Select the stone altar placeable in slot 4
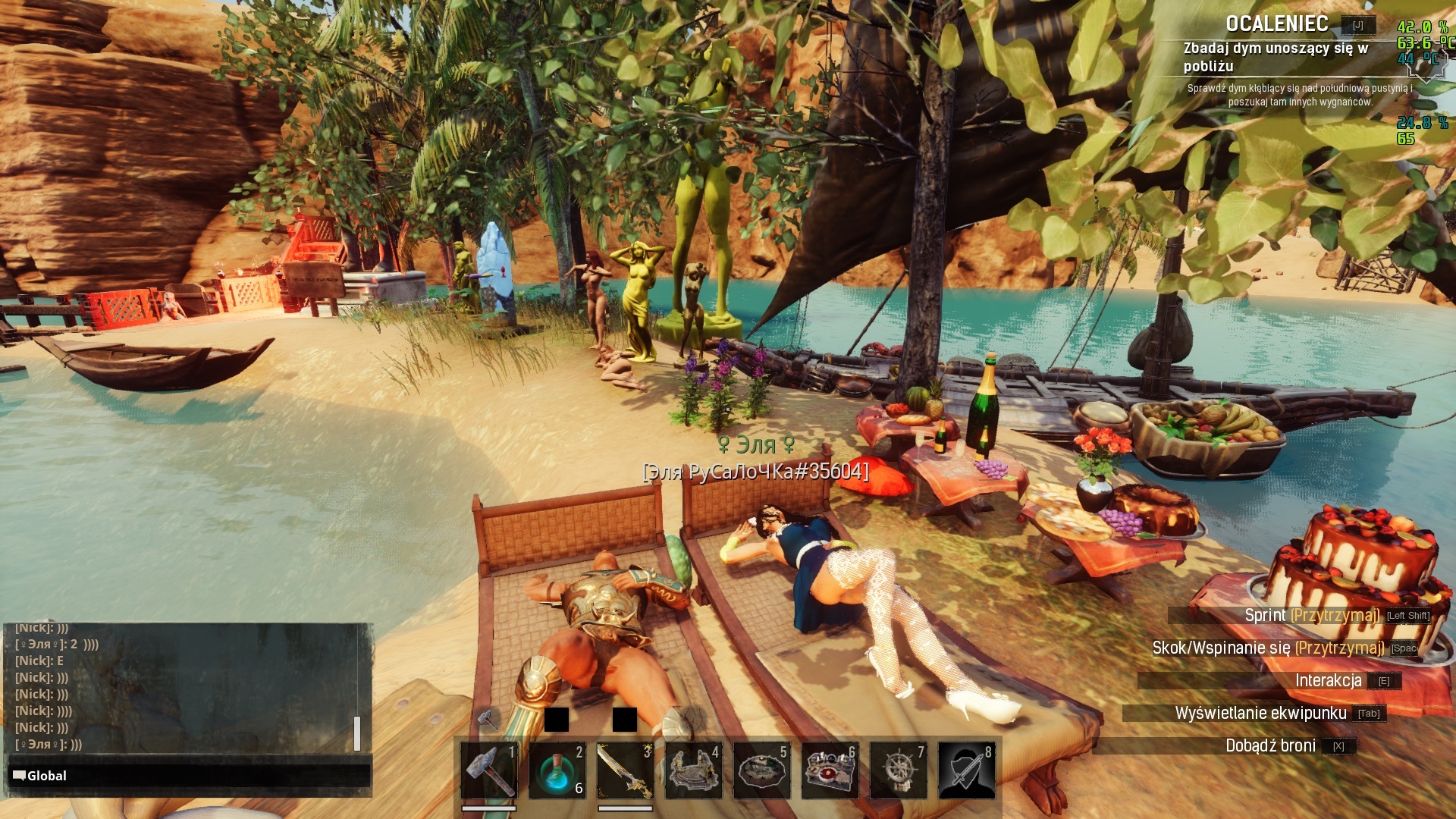Screen dimensions: 1456x819 click(x=693, y=770)
